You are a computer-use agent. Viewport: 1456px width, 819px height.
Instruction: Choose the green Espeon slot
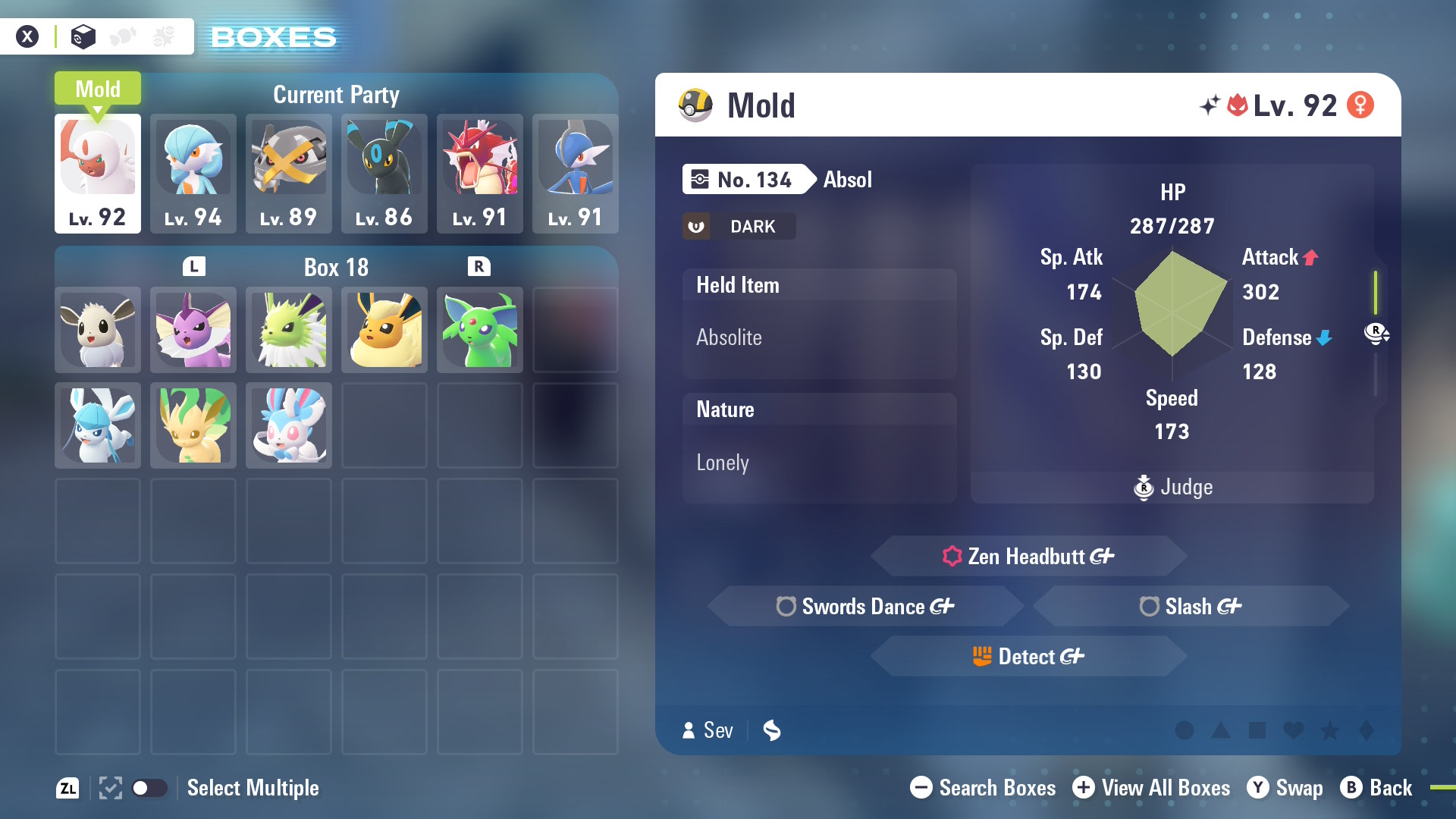479,330
